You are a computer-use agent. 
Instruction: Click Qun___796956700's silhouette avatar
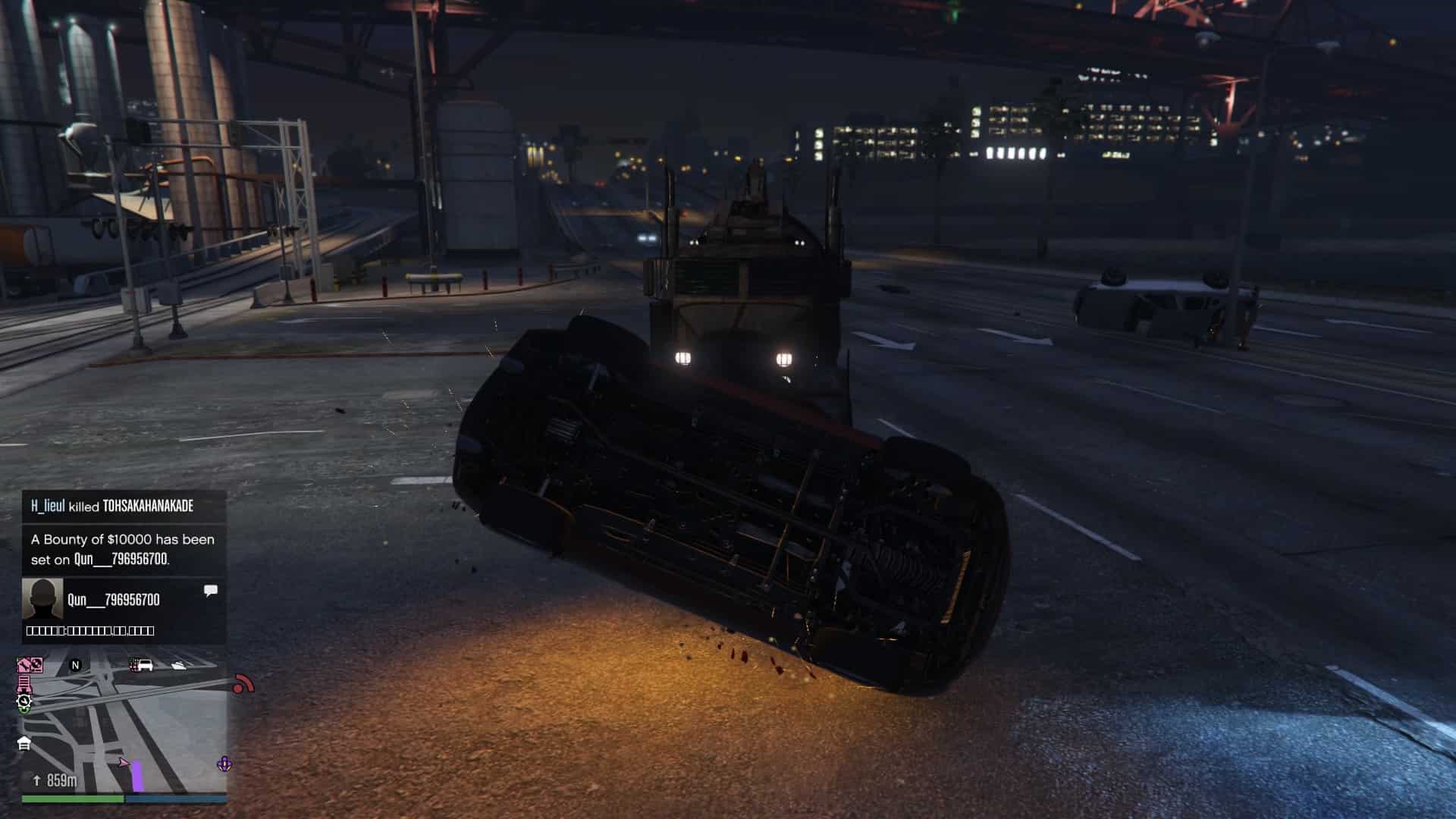pyautogui.click(x=42, y=599)
